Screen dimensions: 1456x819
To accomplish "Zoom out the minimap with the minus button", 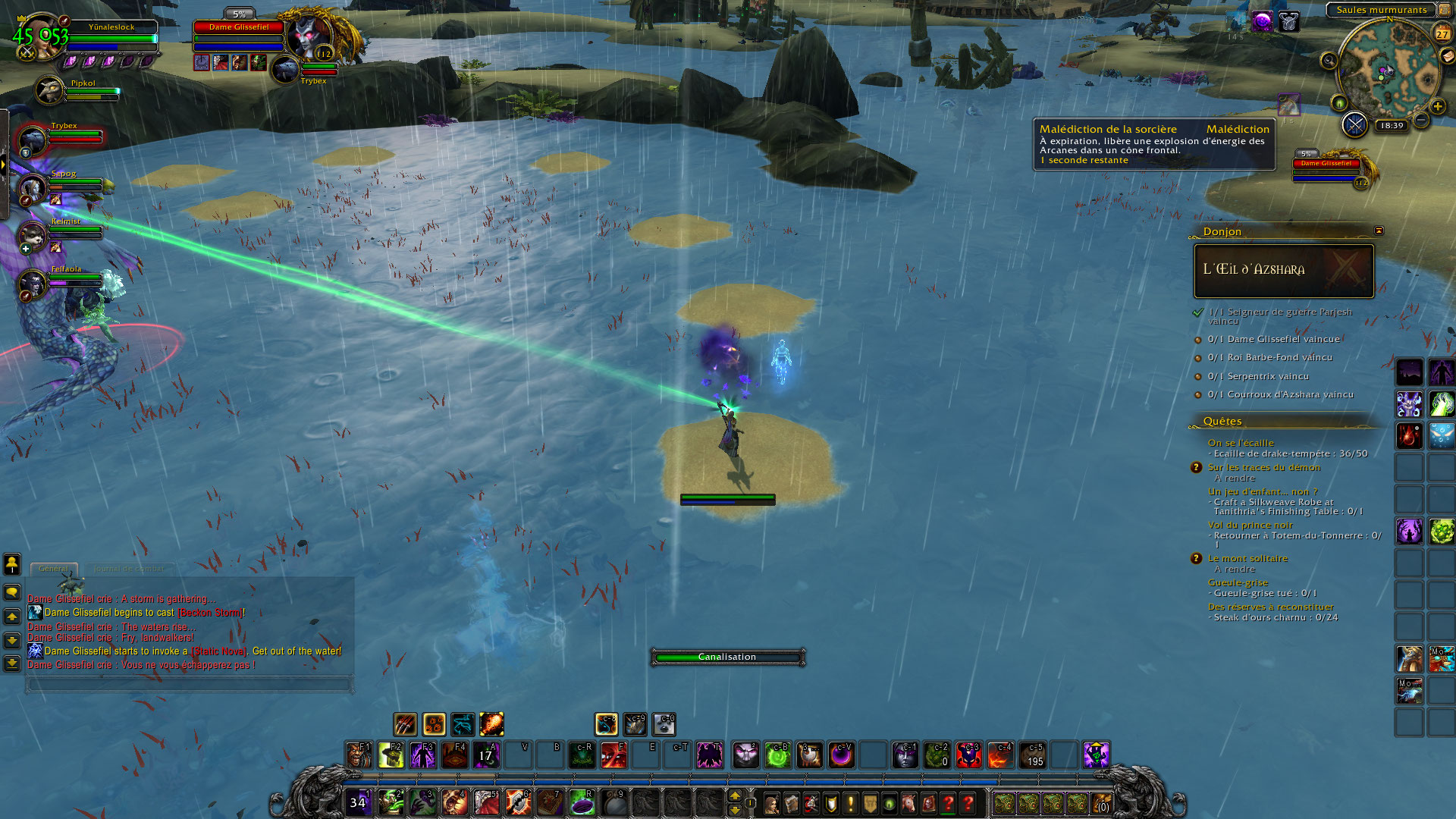I will (x=1422, y=120).
